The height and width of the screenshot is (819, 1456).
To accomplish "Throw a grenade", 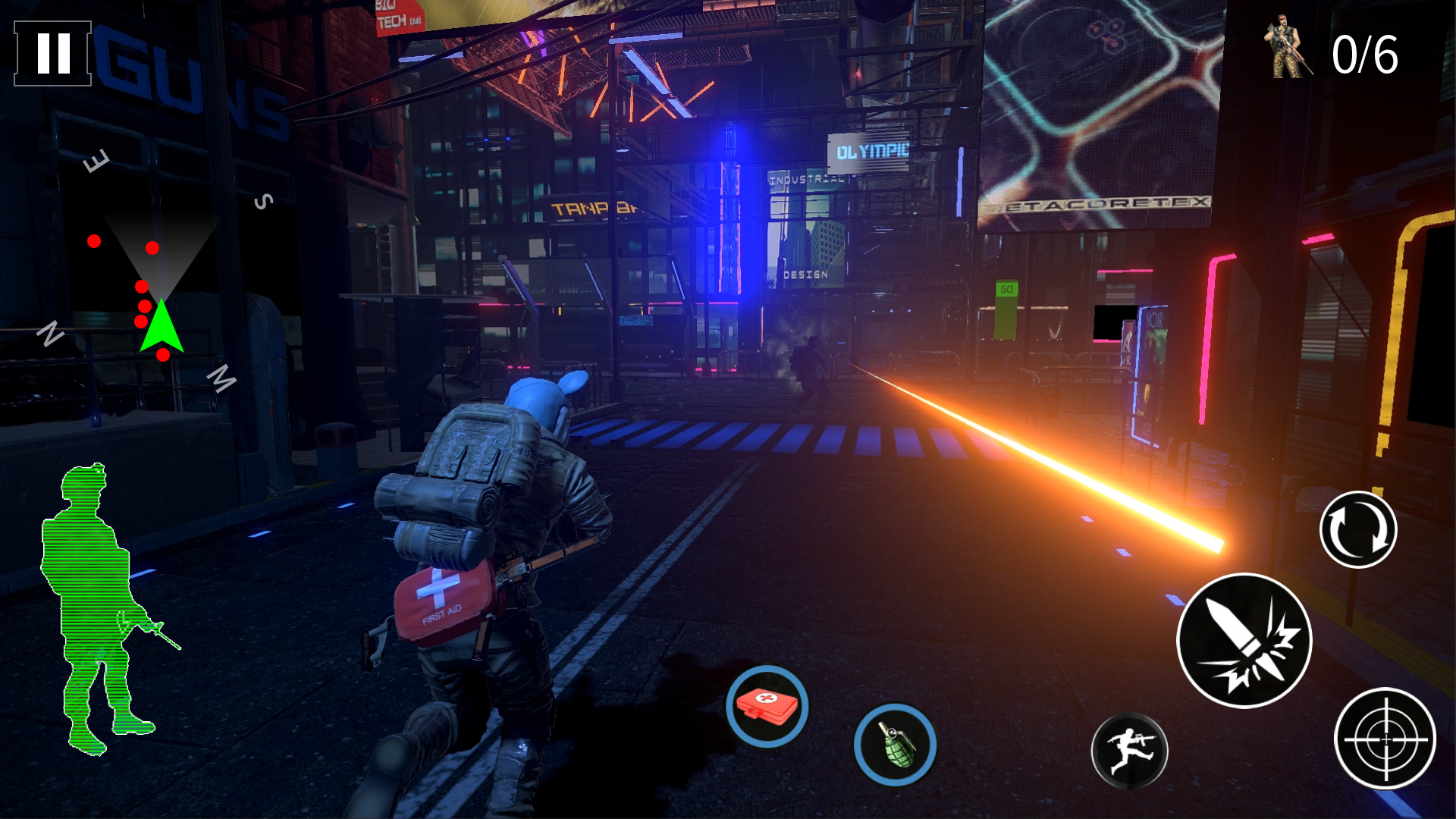I will tap(895, 745).
